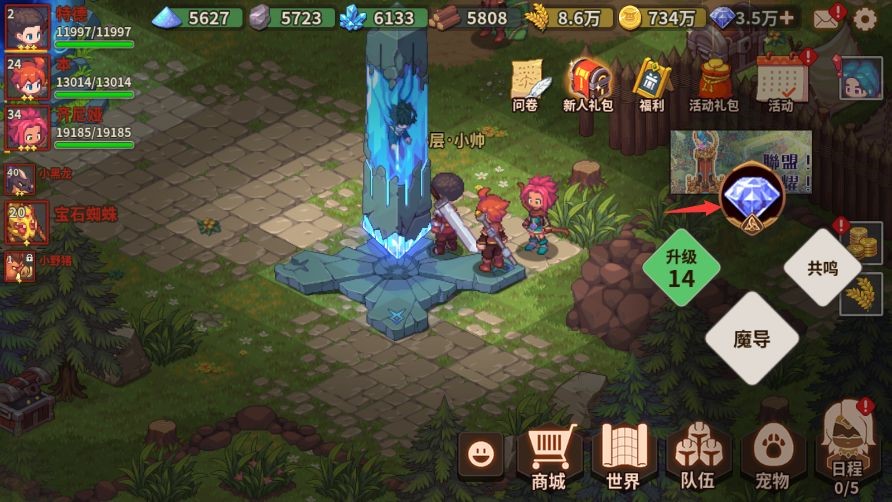Open the gold coin stack side icon
This screenshot has height=502, width=892.
[x=857, y=241]
